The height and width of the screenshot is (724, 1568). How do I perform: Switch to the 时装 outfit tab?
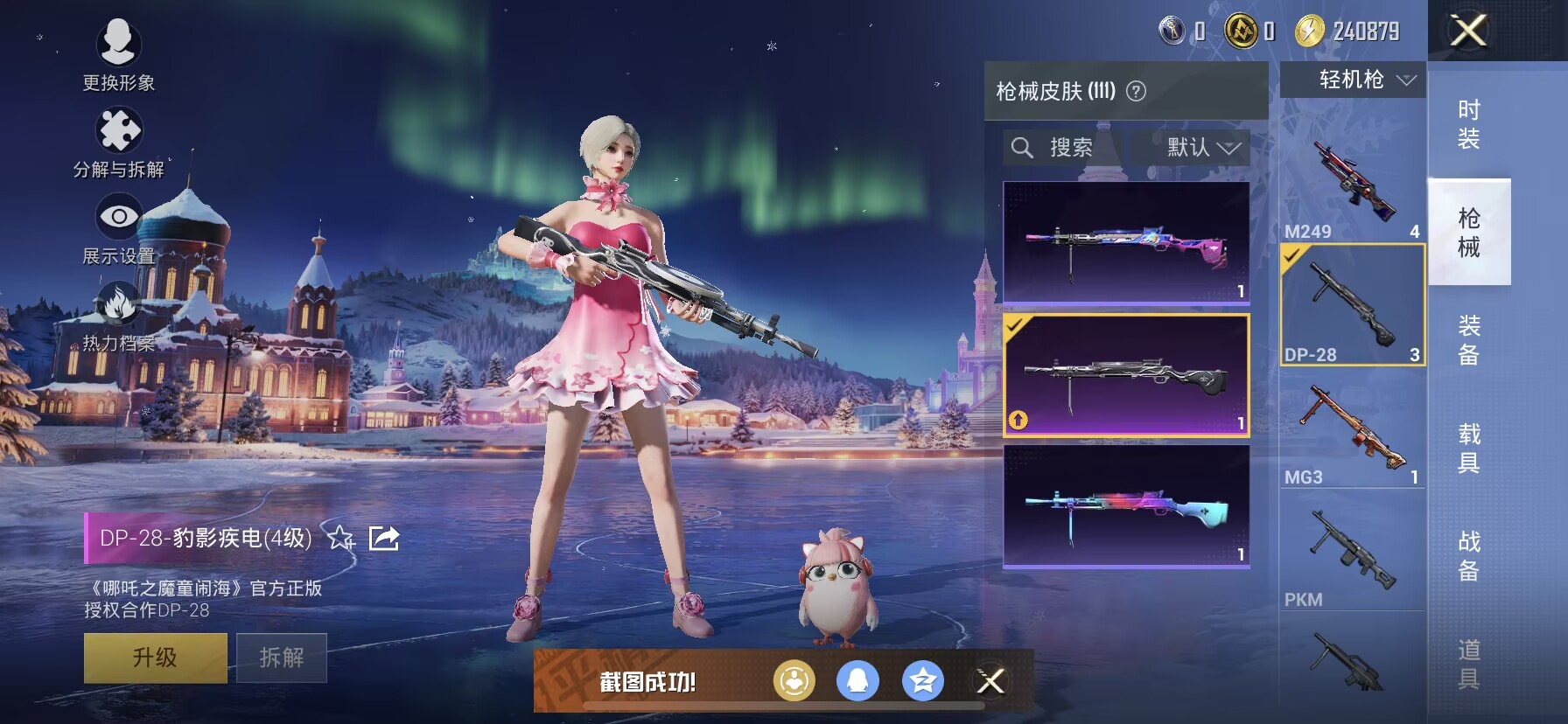1469,124
